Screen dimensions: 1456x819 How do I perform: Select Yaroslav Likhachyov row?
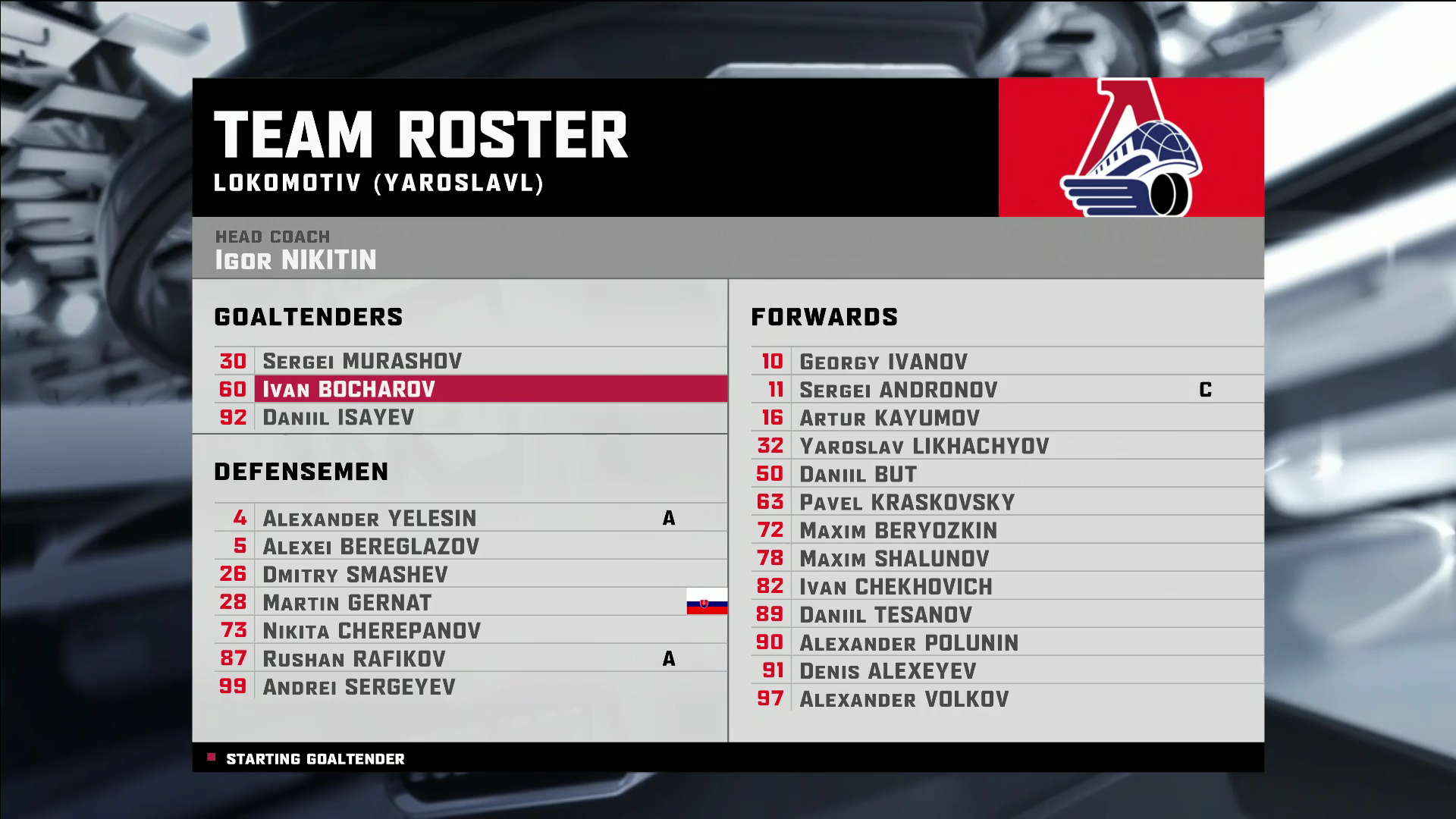924,446
